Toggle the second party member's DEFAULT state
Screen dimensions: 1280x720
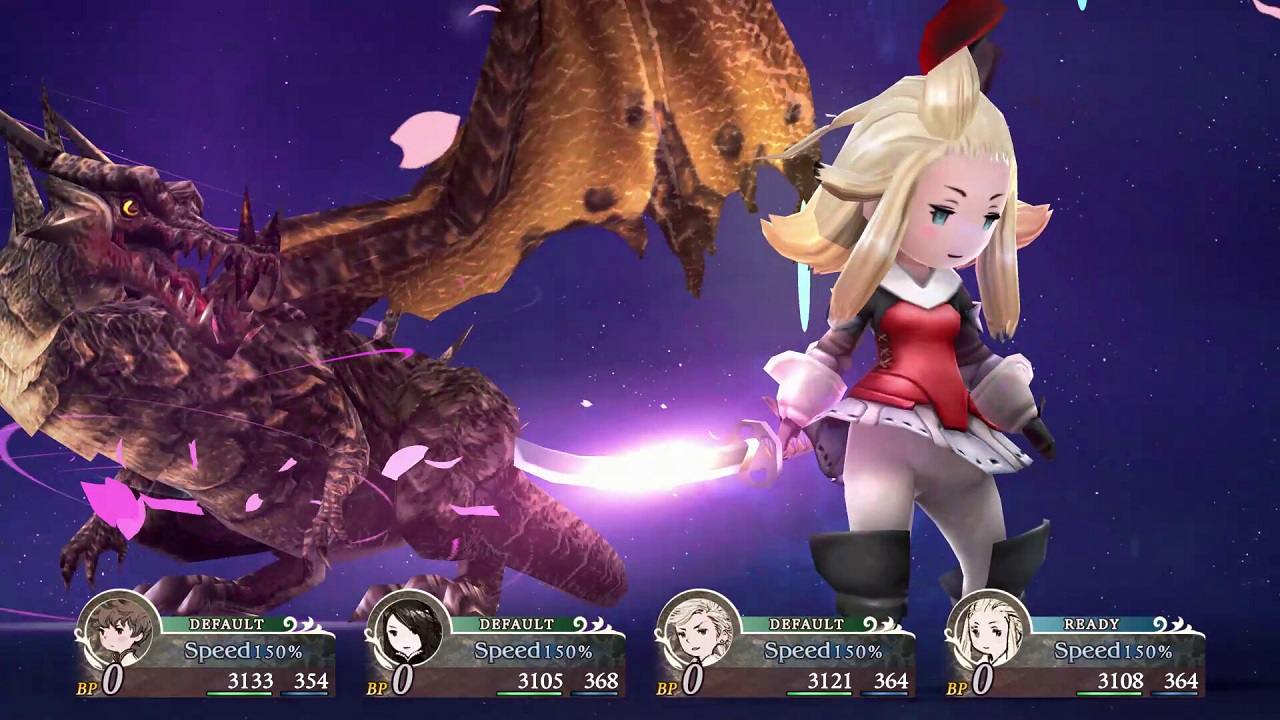pyautogui.click(x=516, y=623)
